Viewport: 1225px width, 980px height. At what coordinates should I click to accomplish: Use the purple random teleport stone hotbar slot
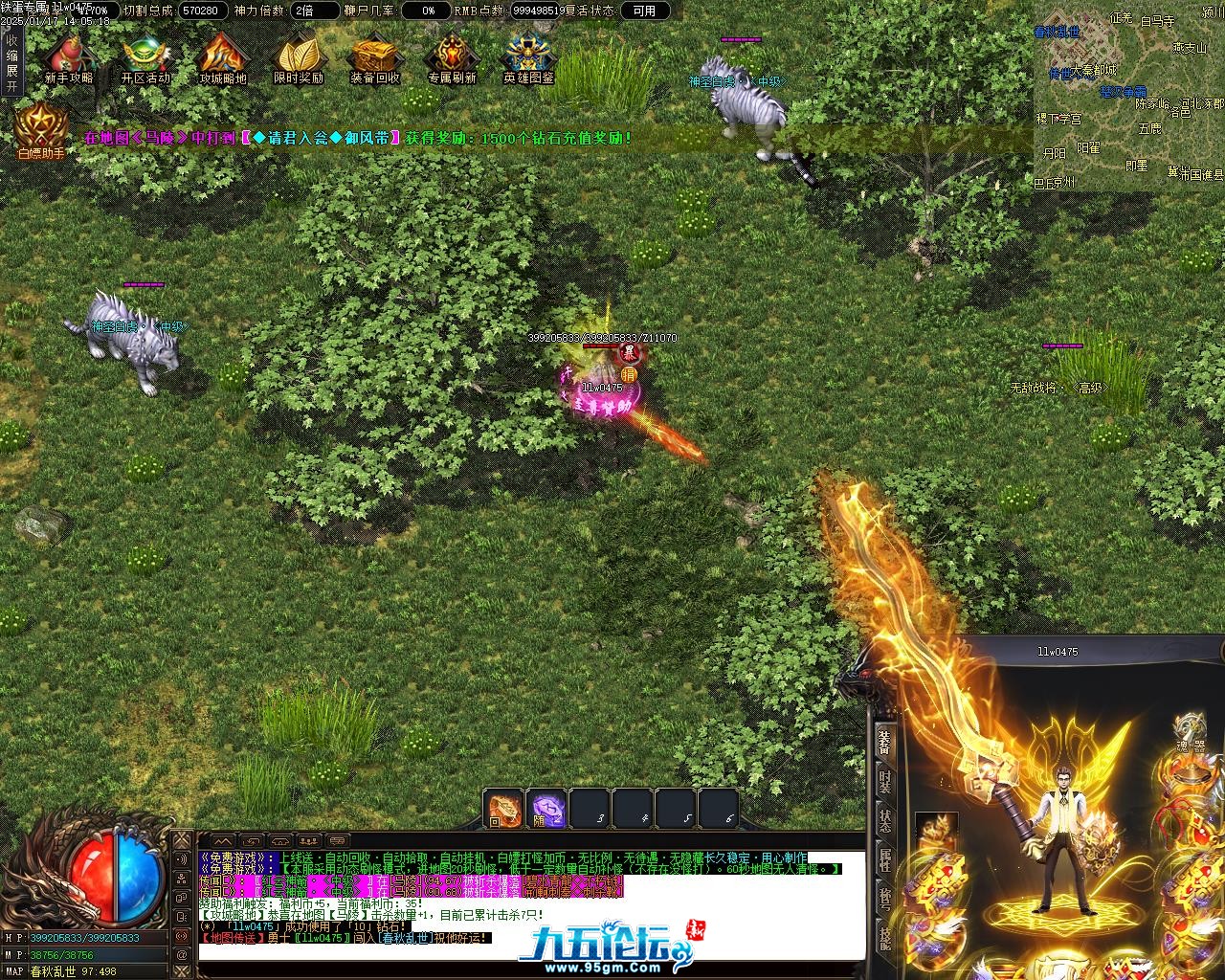547,810
